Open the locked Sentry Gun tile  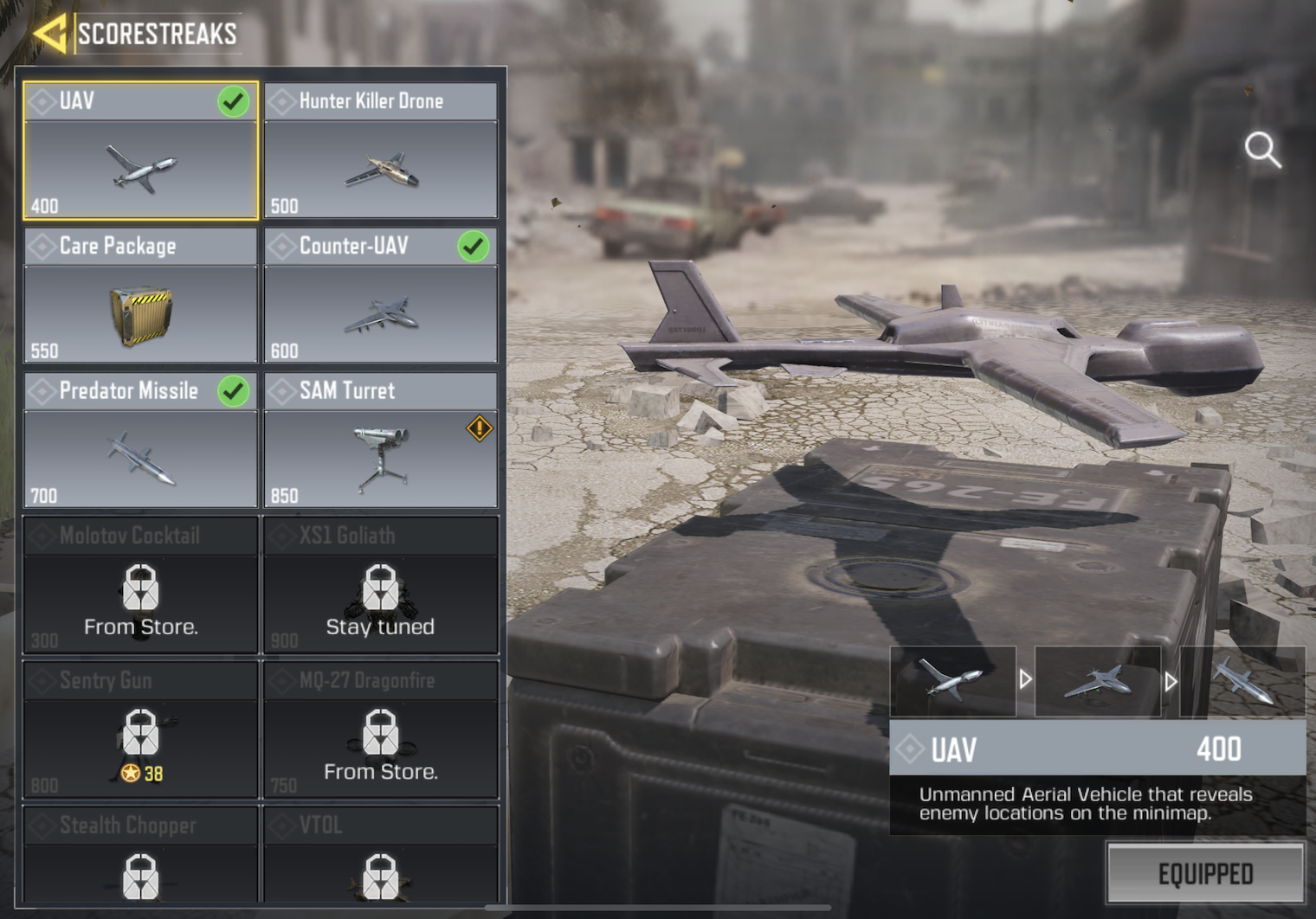(140, 729)
